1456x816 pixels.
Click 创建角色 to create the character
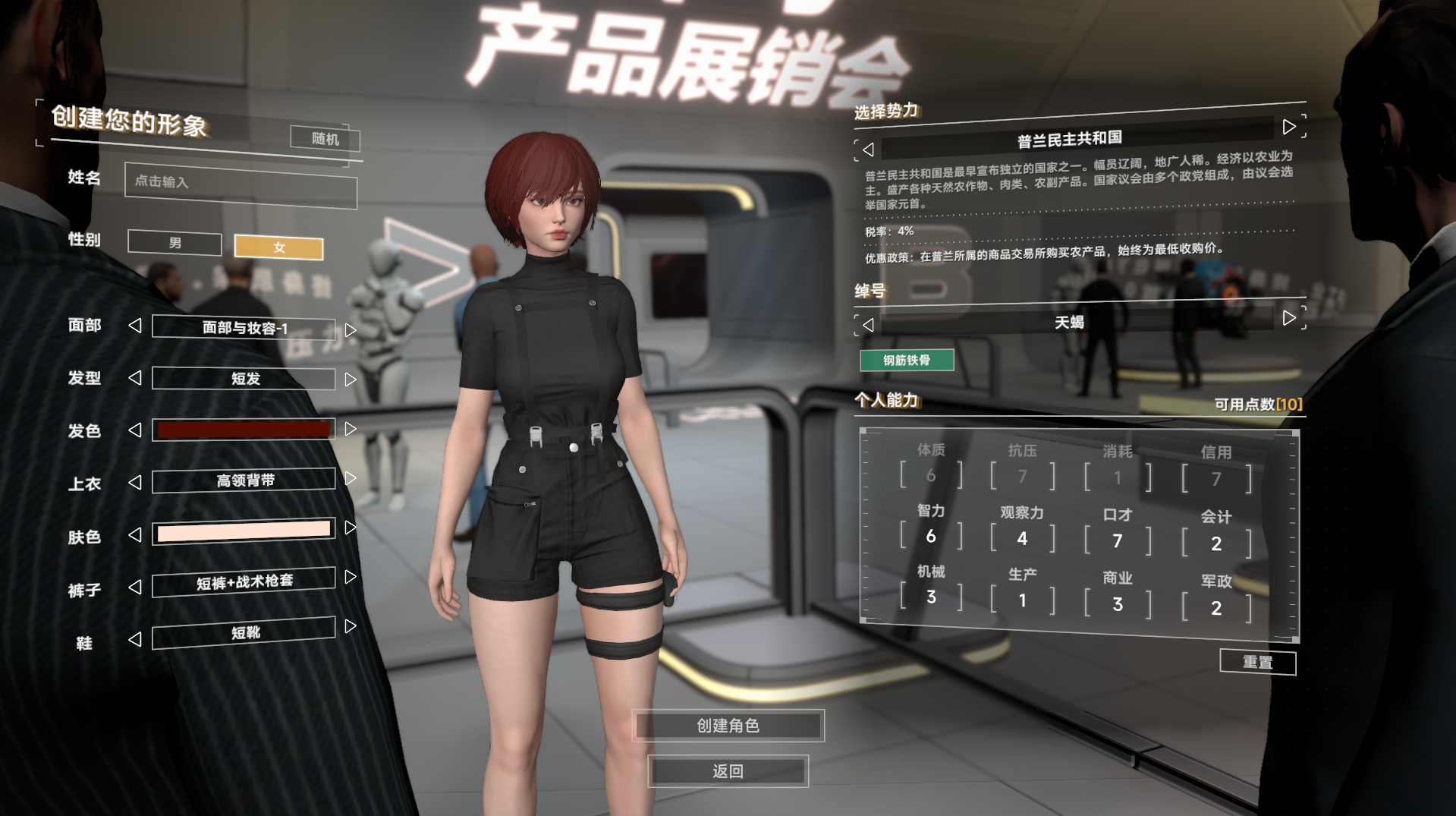pyautogui.click(x=728, y=726)
